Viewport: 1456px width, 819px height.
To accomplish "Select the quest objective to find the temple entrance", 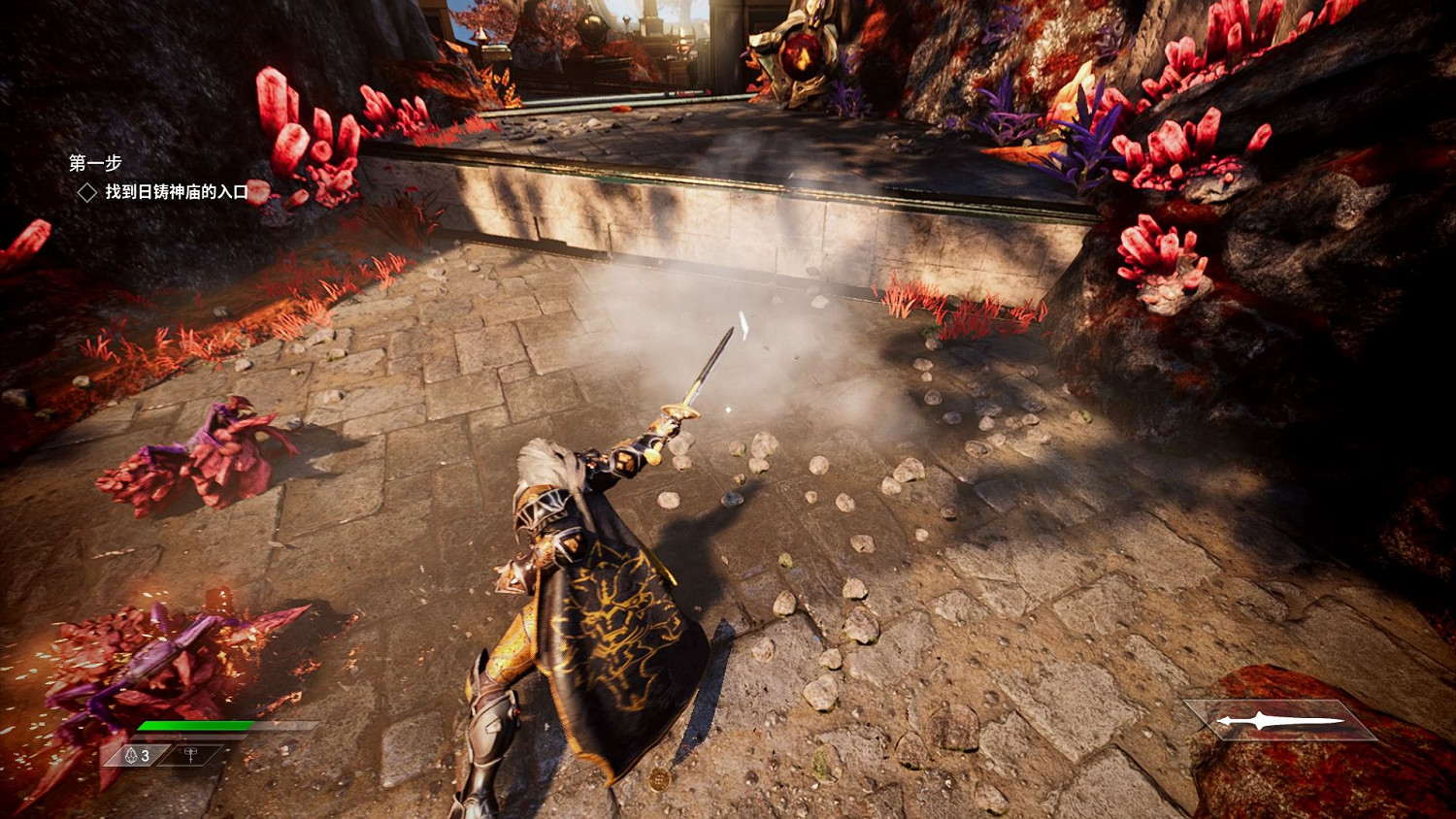I will (x=176, y=192).
